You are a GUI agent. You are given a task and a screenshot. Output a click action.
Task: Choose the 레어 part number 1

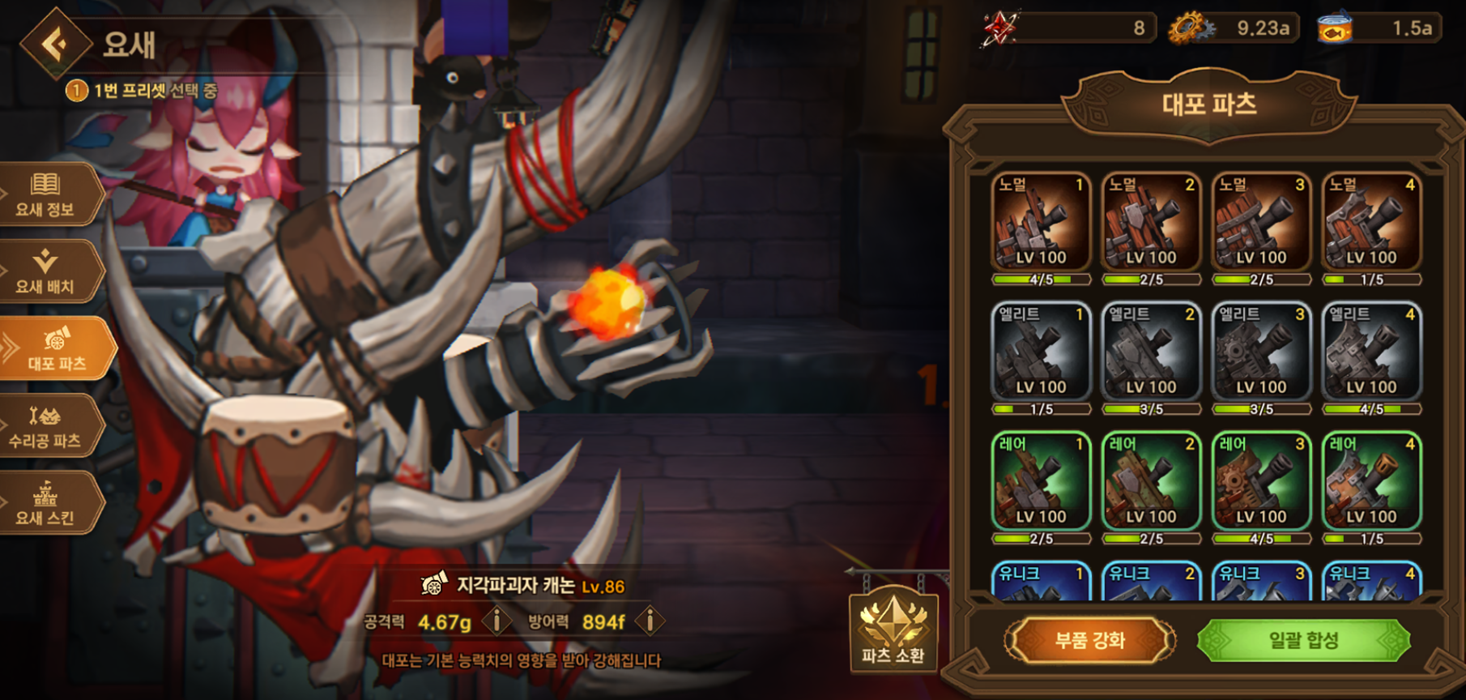[x=1041, y=482]
